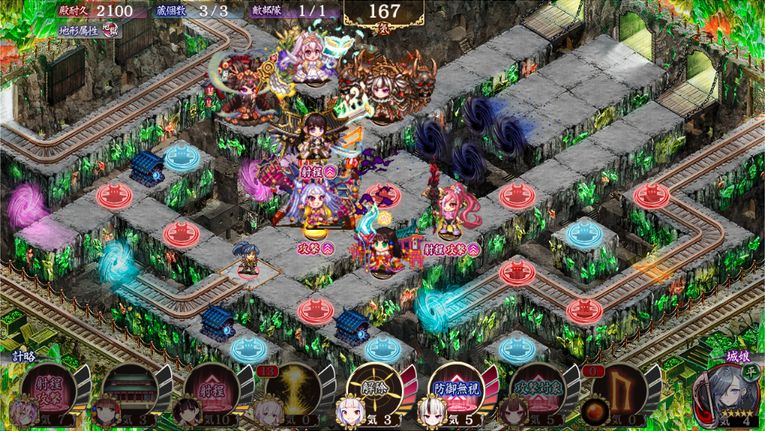This screenshot has height=431, width=765.
Task: Activate the 解除 stratagem costing 3 気
Action: pyautogui.click(x=372, y=386)
